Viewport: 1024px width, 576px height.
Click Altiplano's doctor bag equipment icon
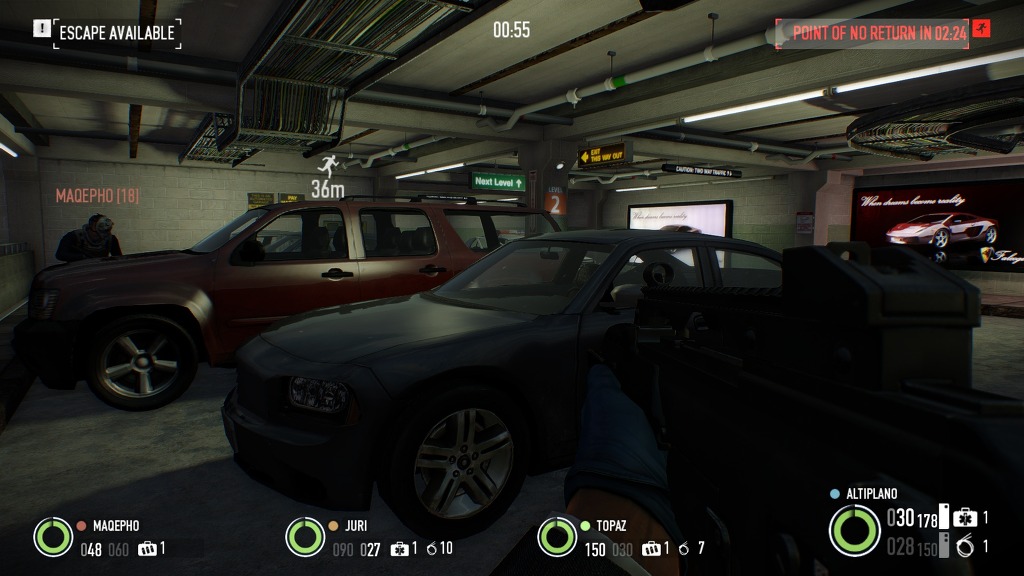965,518
